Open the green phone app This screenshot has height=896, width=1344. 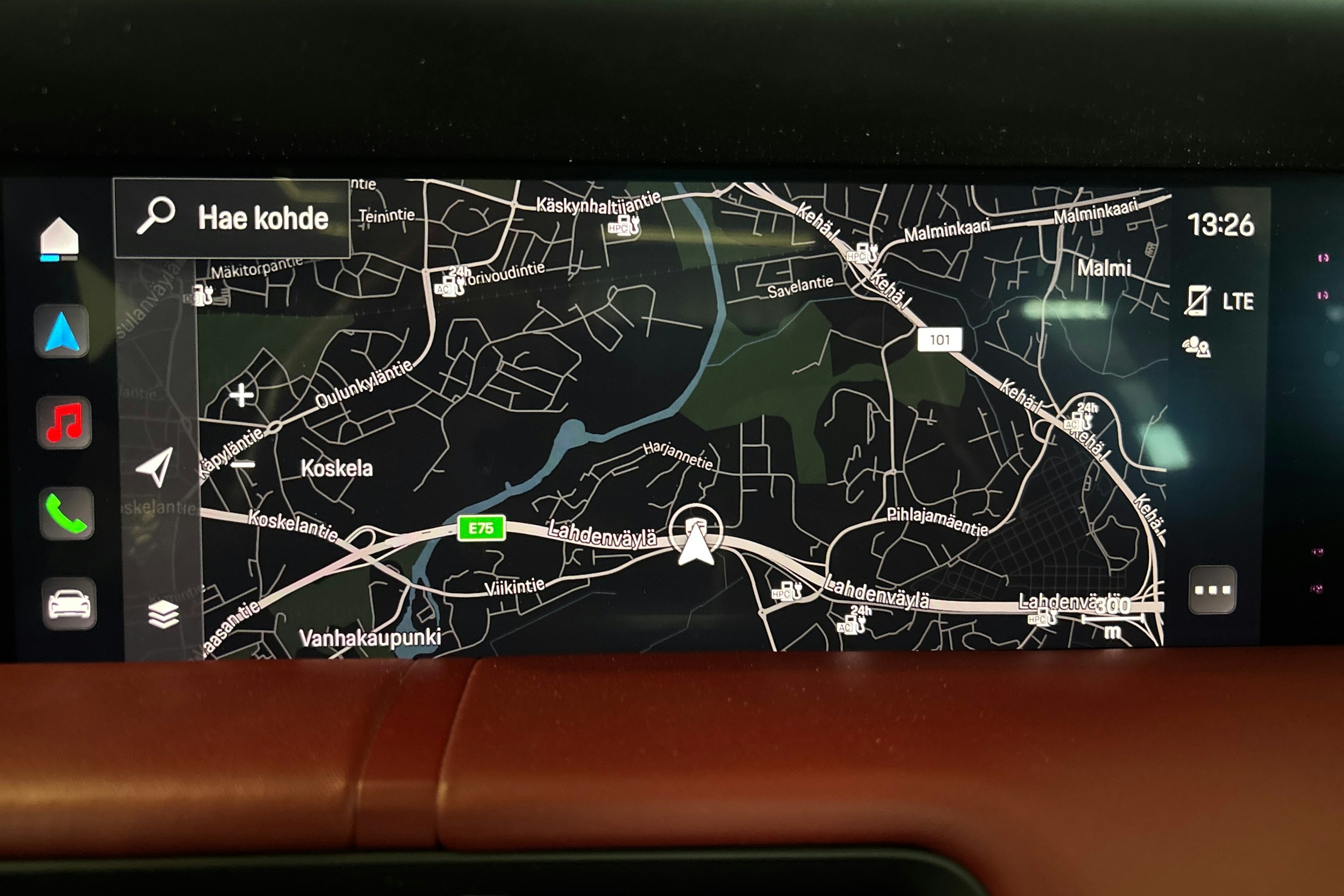click(x=67, y=513)
